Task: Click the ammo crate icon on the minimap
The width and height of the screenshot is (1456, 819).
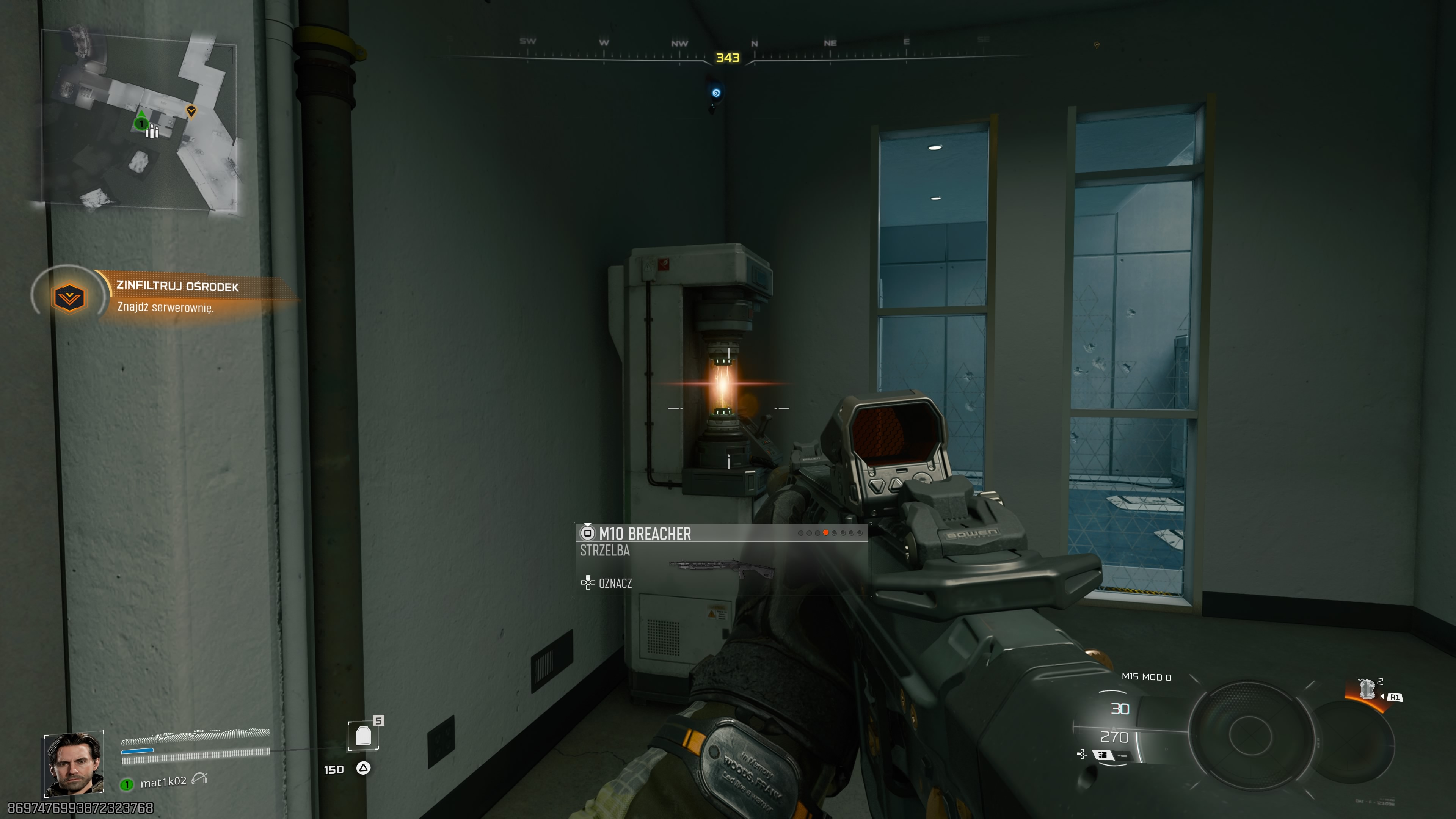Action: pos(152,132)
